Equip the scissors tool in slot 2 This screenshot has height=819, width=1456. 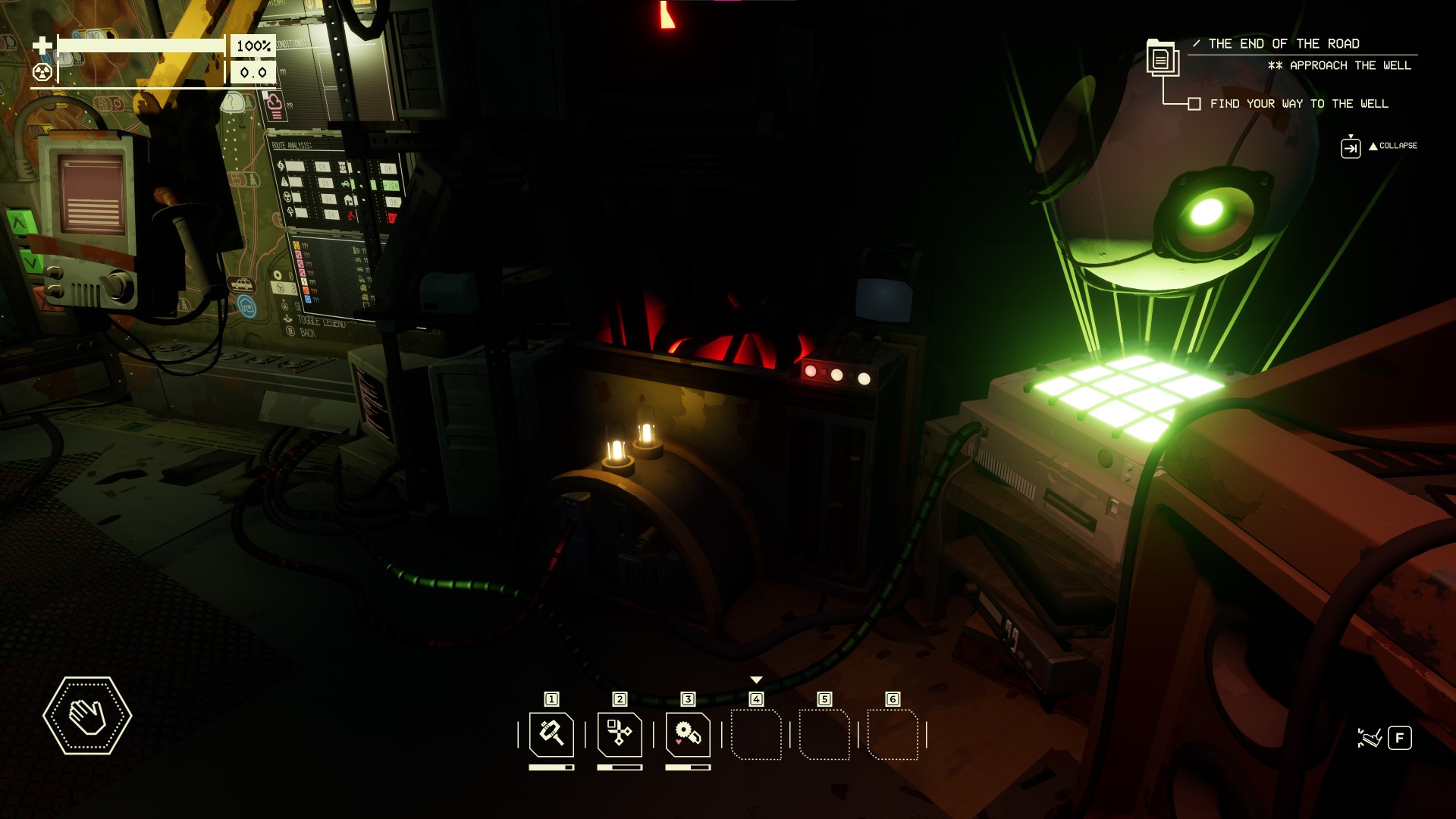point(620,734)
